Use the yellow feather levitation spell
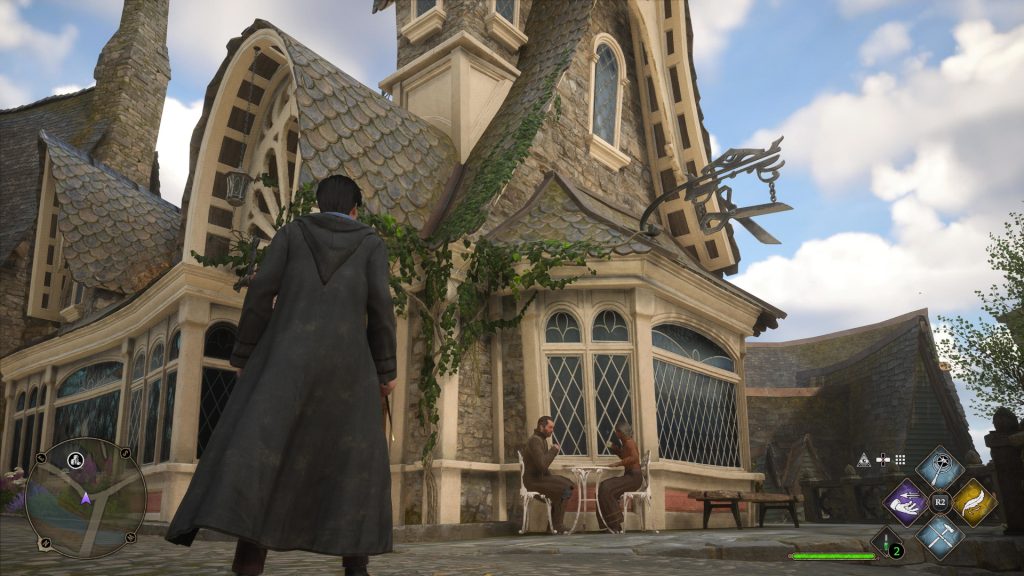Screen dimensions: 1024x576 (x=974, y=502)
